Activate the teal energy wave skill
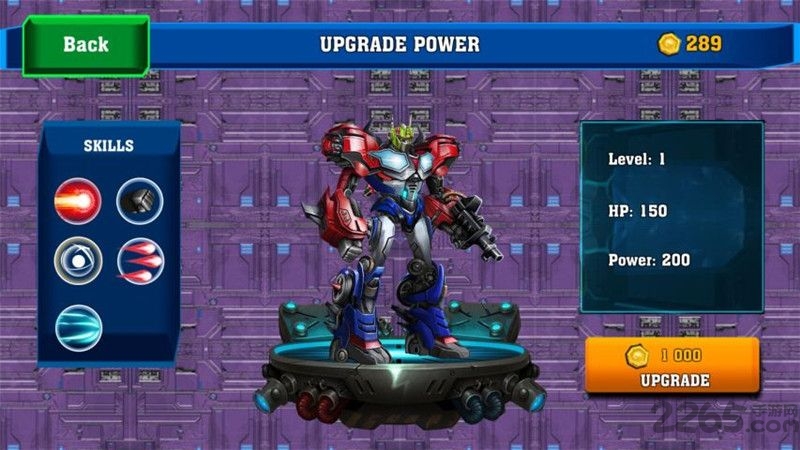The height and width of the screenshot is (450, 800). click(78, 328)
